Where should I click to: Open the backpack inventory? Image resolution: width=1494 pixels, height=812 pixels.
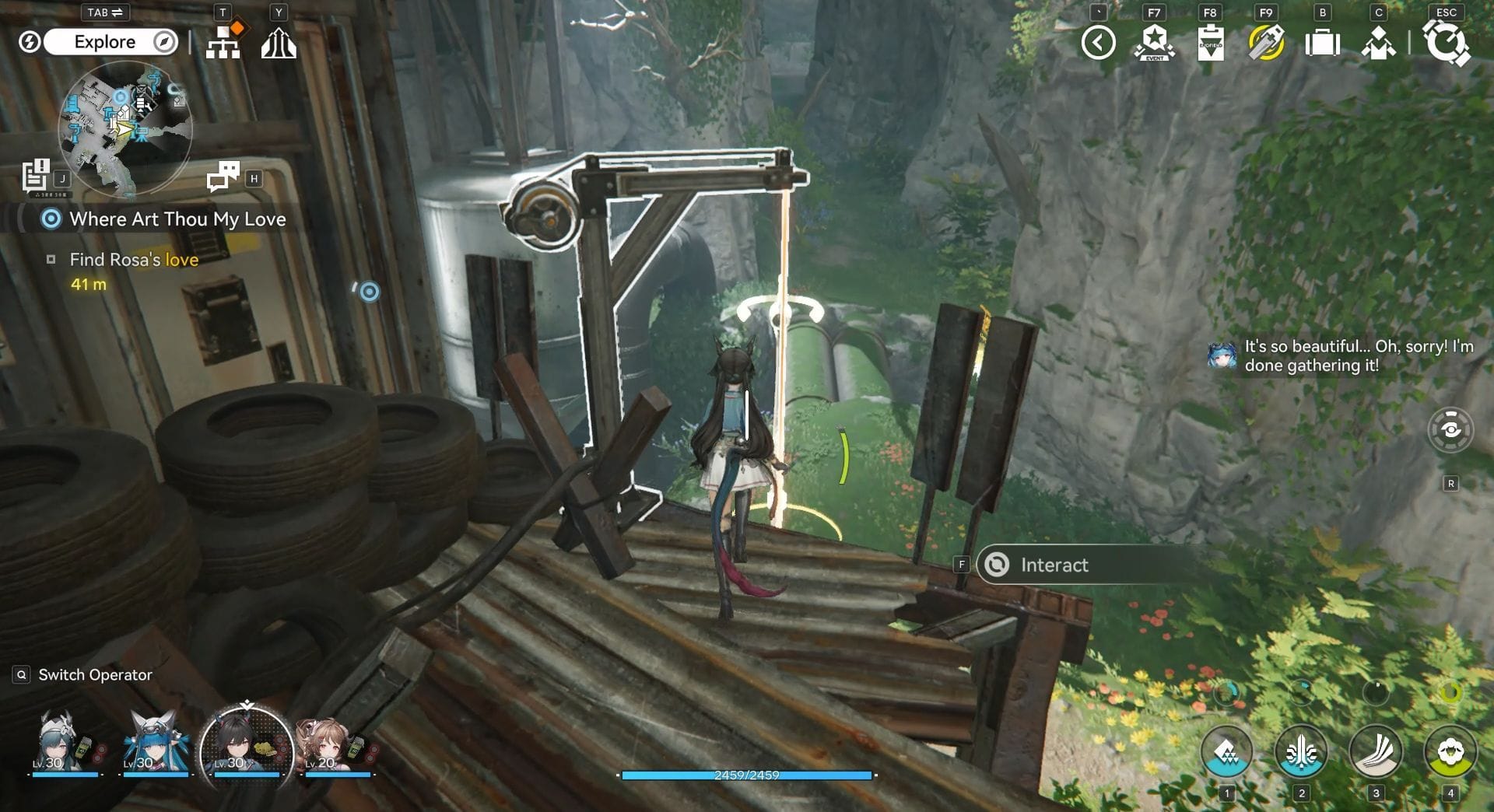[x=1322, y=43]
